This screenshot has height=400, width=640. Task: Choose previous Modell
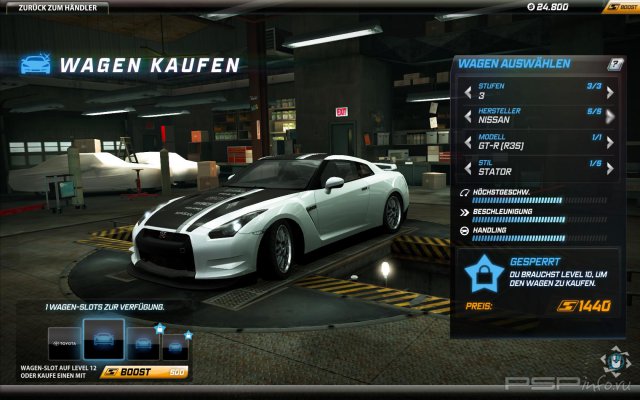pos(467,142)
